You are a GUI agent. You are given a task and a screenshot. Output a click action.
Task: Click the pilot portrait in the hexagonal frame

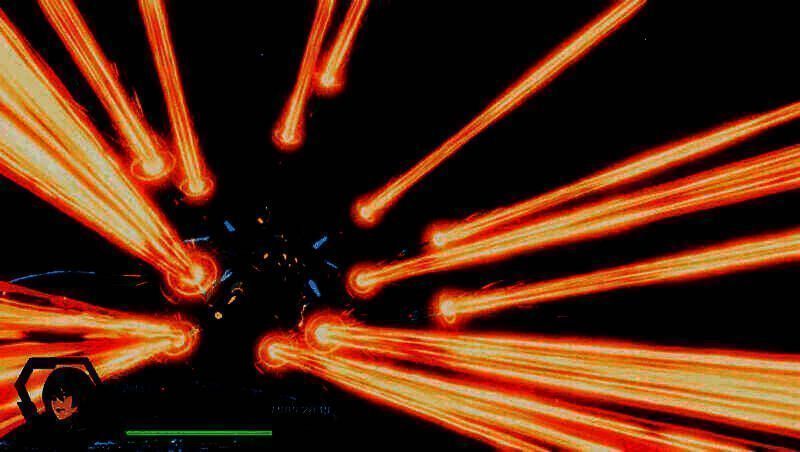(x=62, y=397)
